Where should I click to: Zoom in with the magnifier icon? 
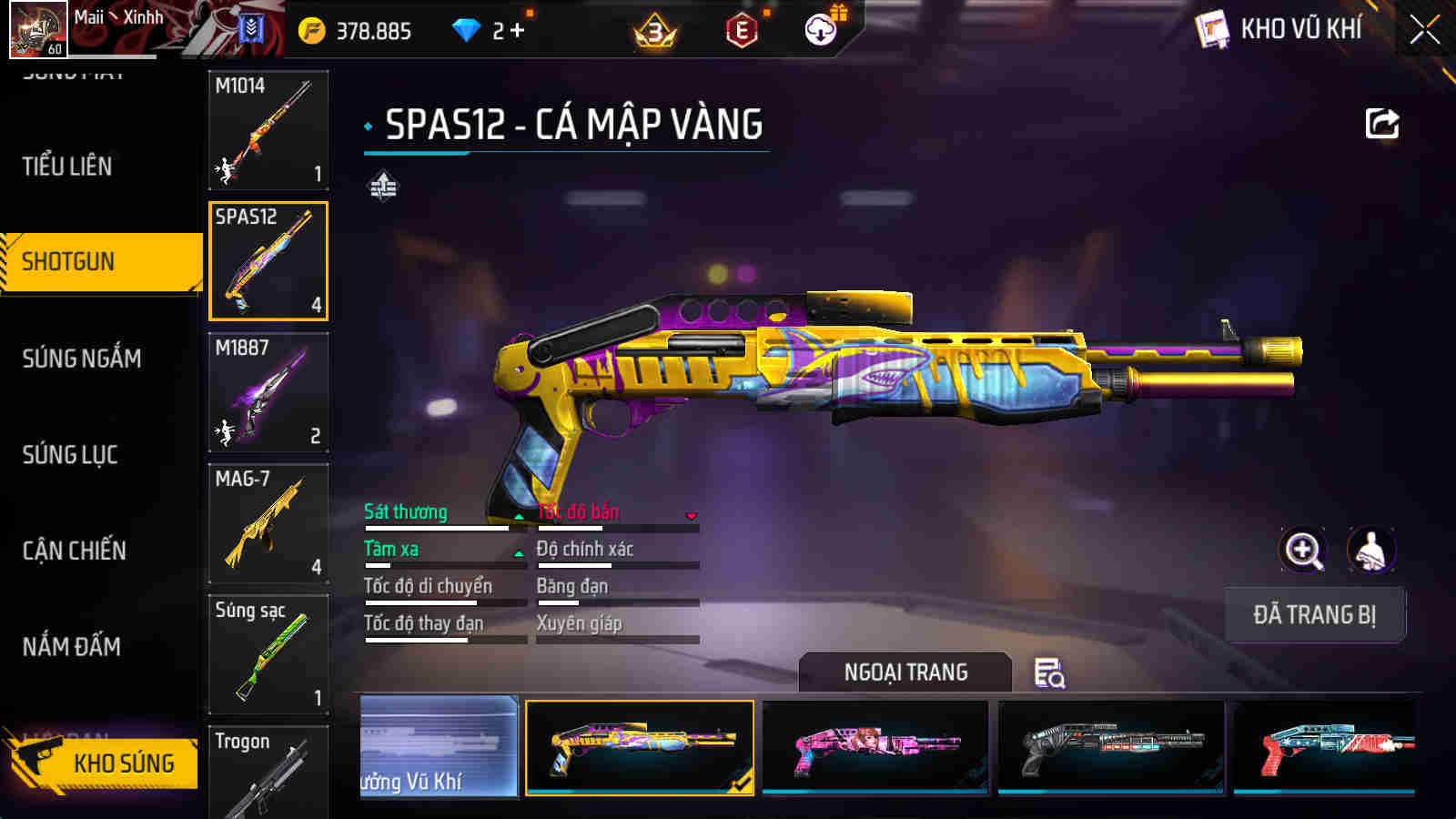pos(1302,550)
